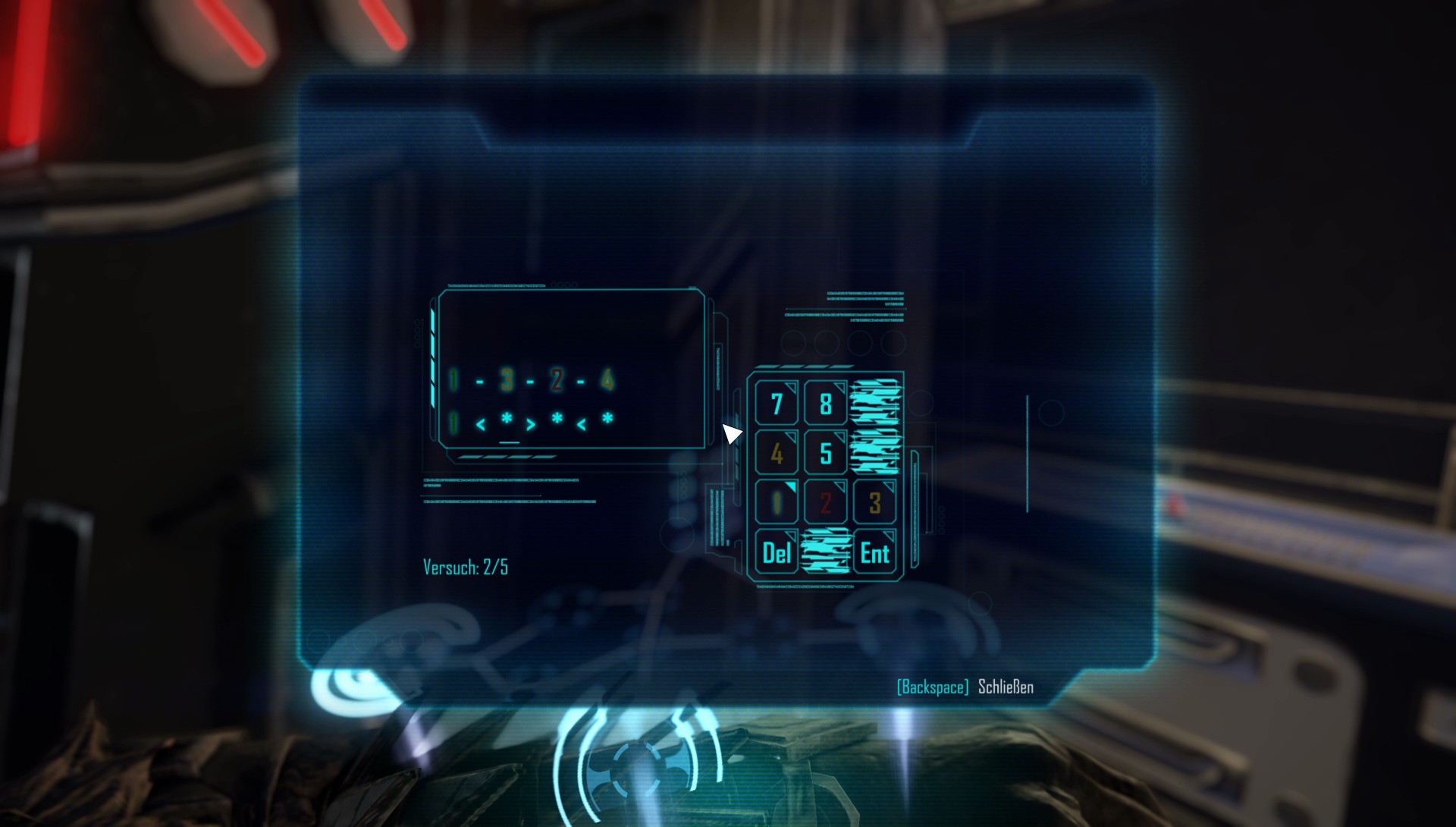Push the orange 3 key
Image resolution: width=1456 pixels, height=827 pixels.
(875, 502)
